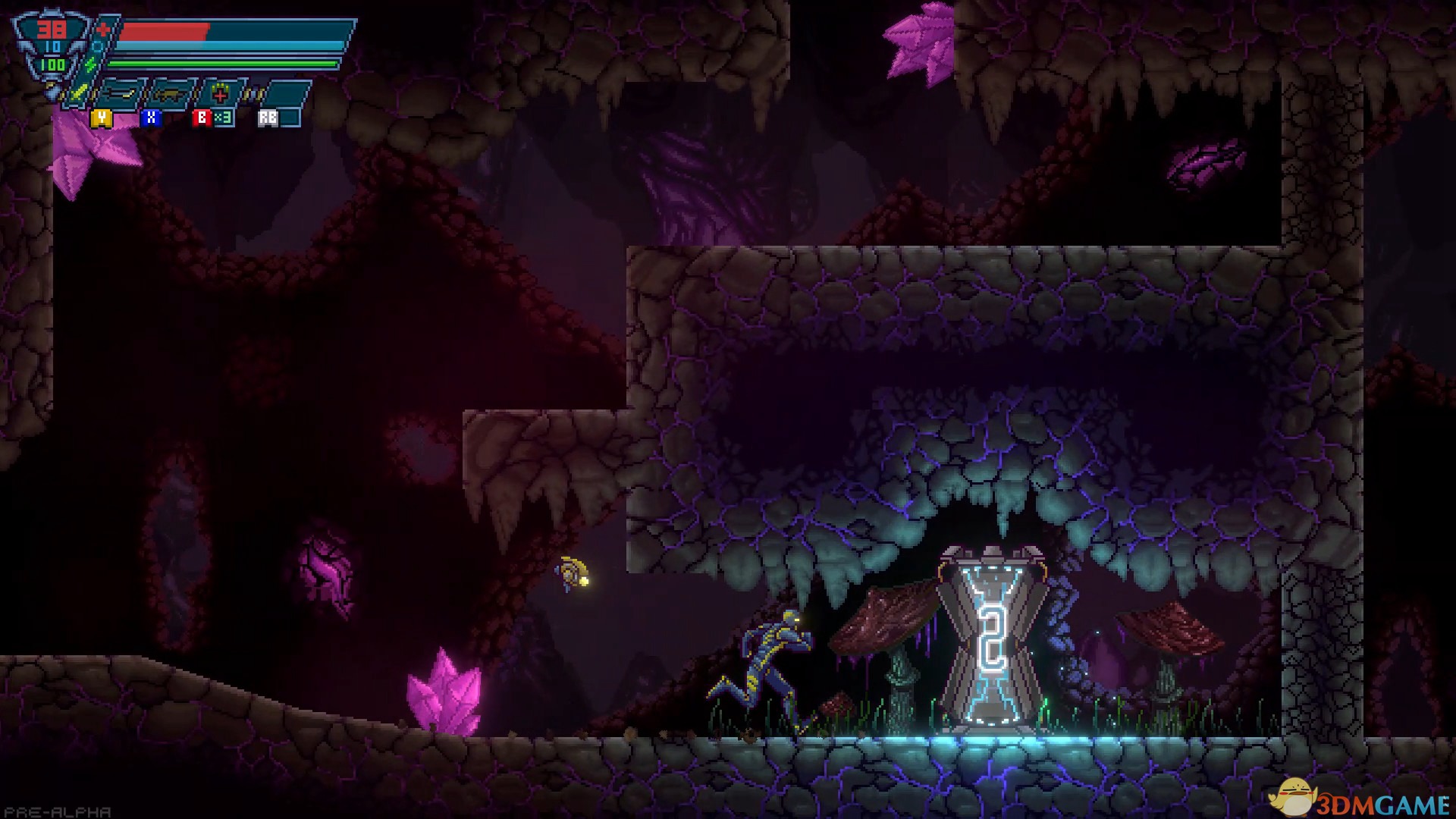Viewport: 1456px width, 819px height.
Task: Select the rifle weapon slot
Action: click(x=171, y=96)
